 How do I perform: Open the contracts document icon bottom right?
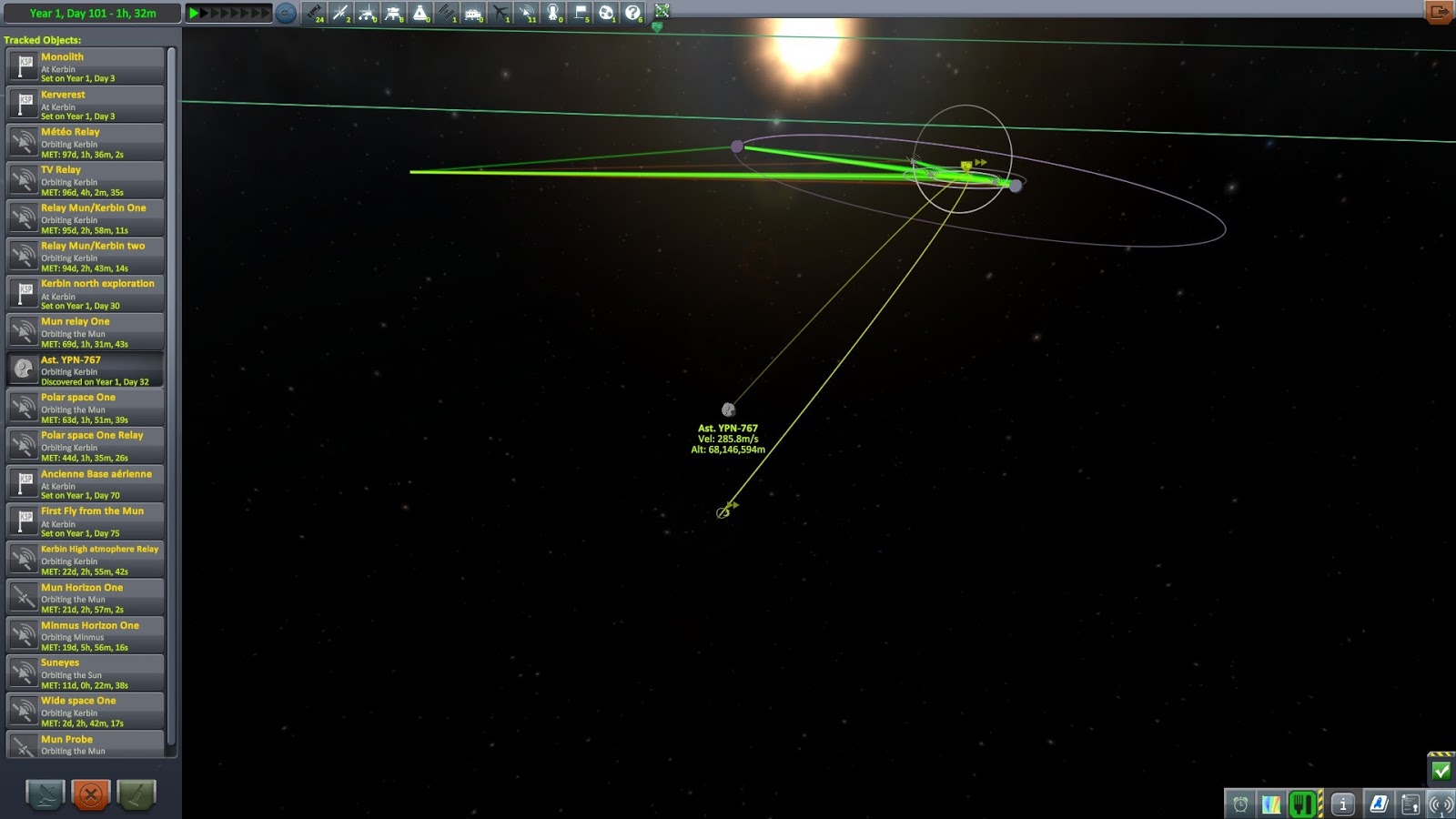(1410, 804)
